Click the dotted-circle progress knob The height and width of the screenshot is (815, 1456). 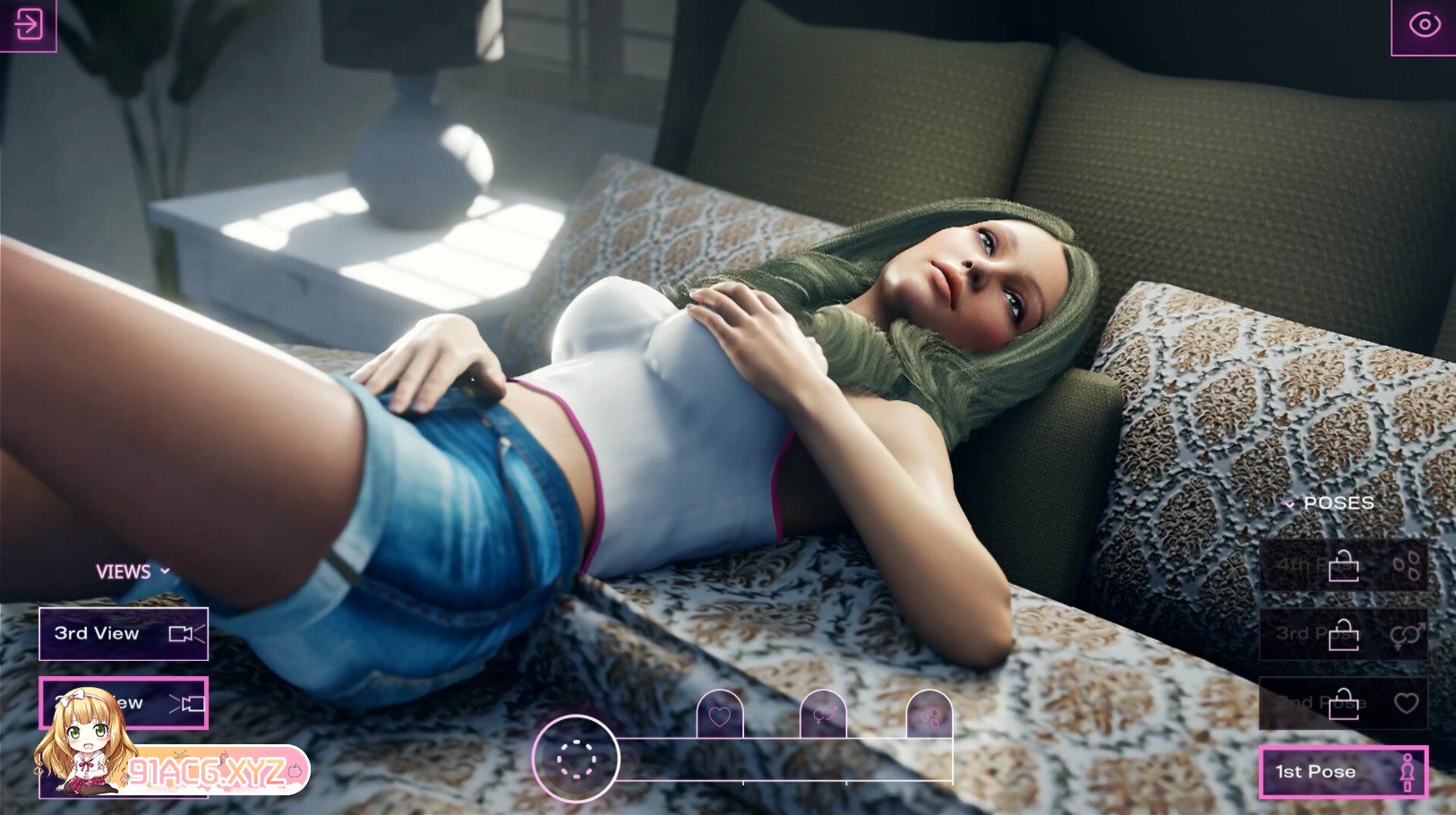click(x=576, y=759)
